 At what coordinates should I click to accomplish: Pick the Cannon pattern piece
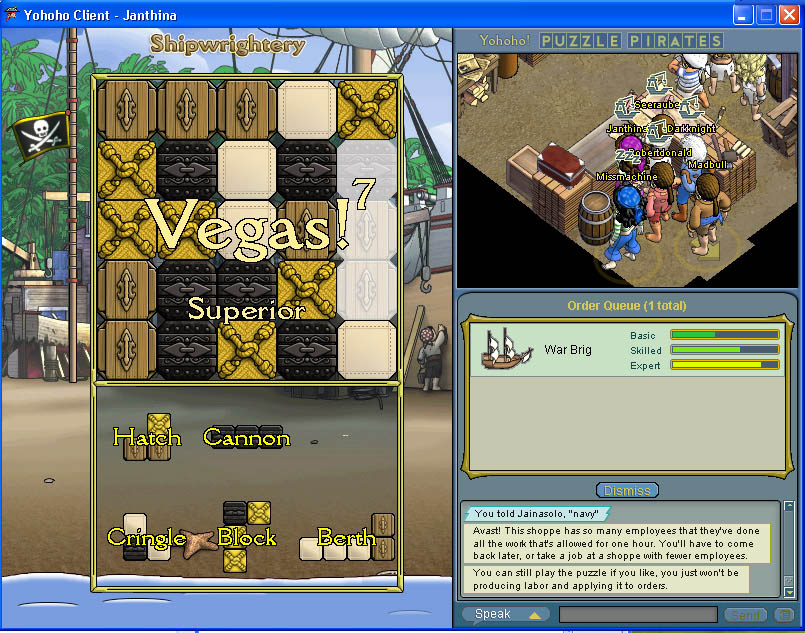pyautogui.click(x=246, y=437)
